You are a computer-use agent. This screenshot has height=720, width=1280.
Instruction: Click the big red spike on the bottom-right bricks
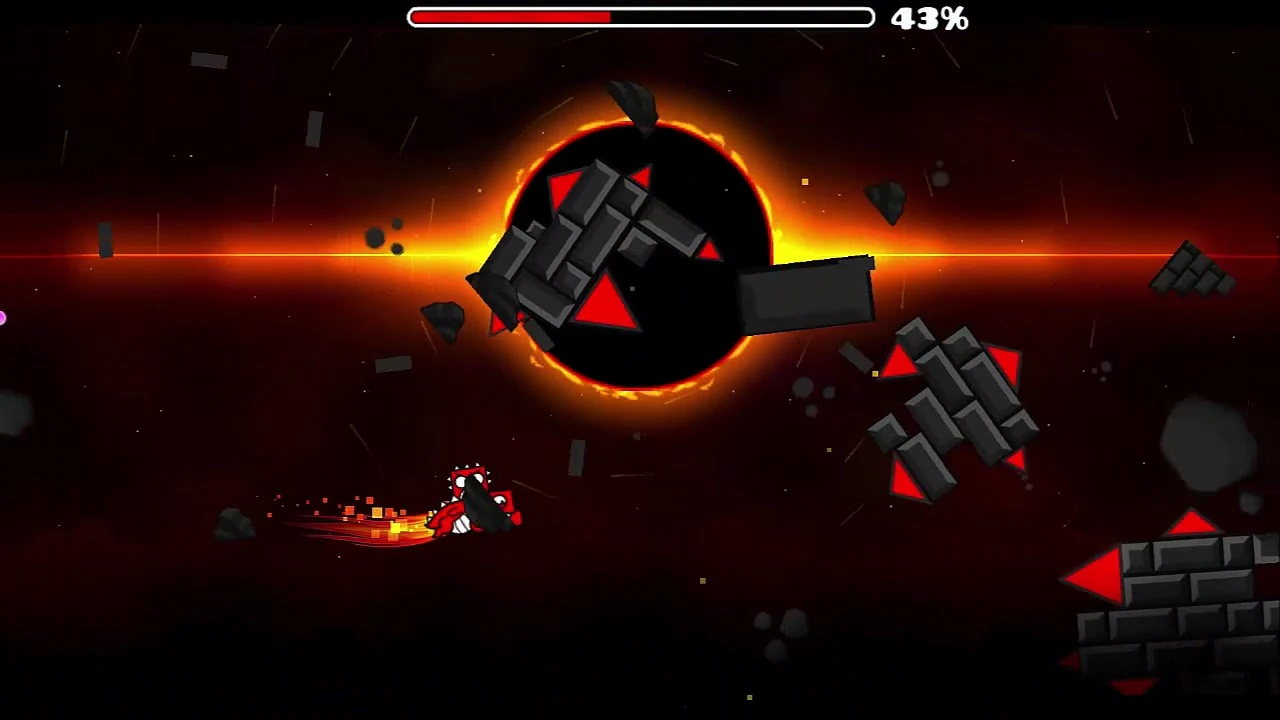click(x=1100, y=573)
